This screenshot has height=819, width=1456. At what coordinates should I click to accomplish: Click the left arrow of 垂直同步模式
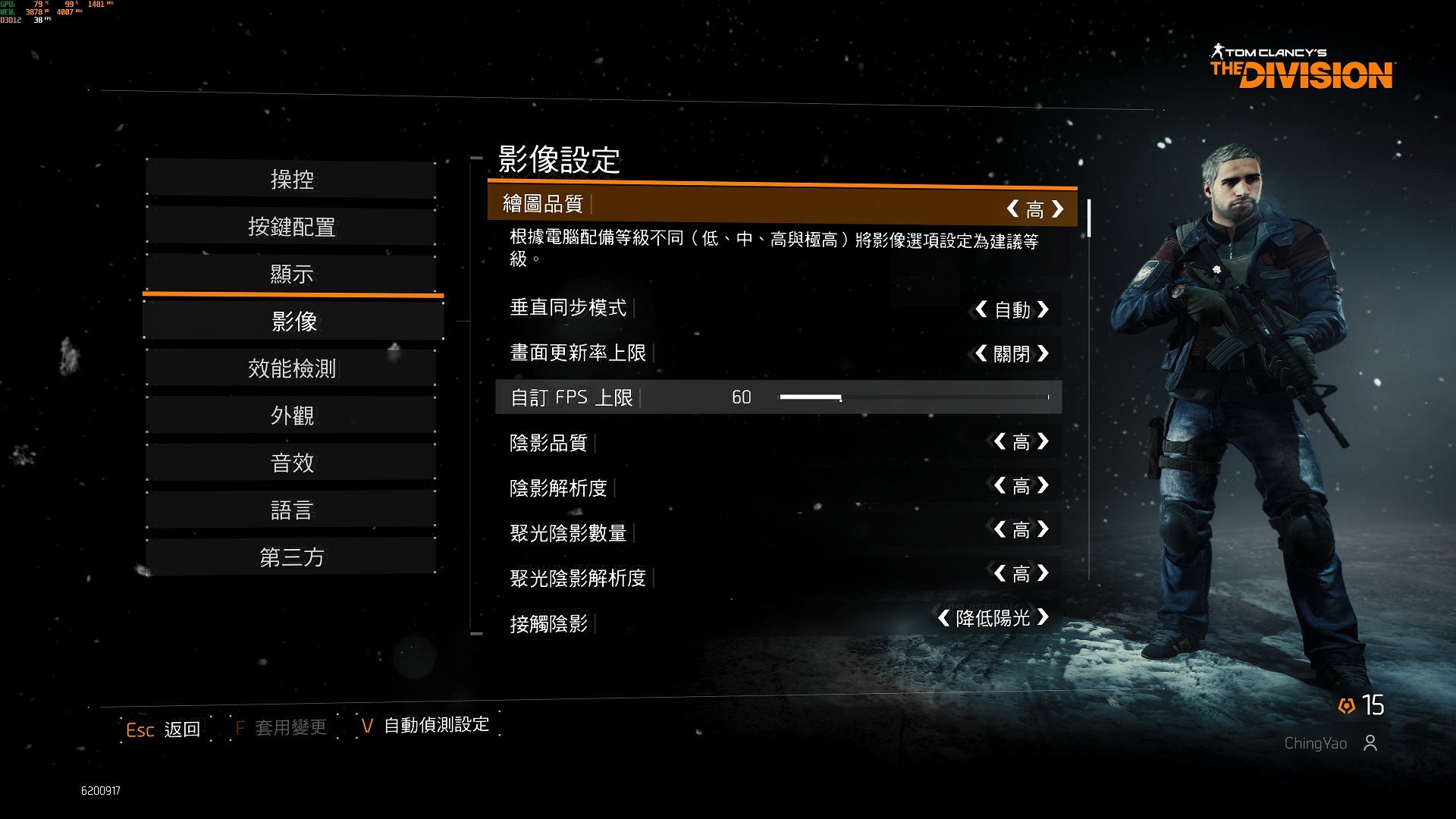click(x=981, y=309)
